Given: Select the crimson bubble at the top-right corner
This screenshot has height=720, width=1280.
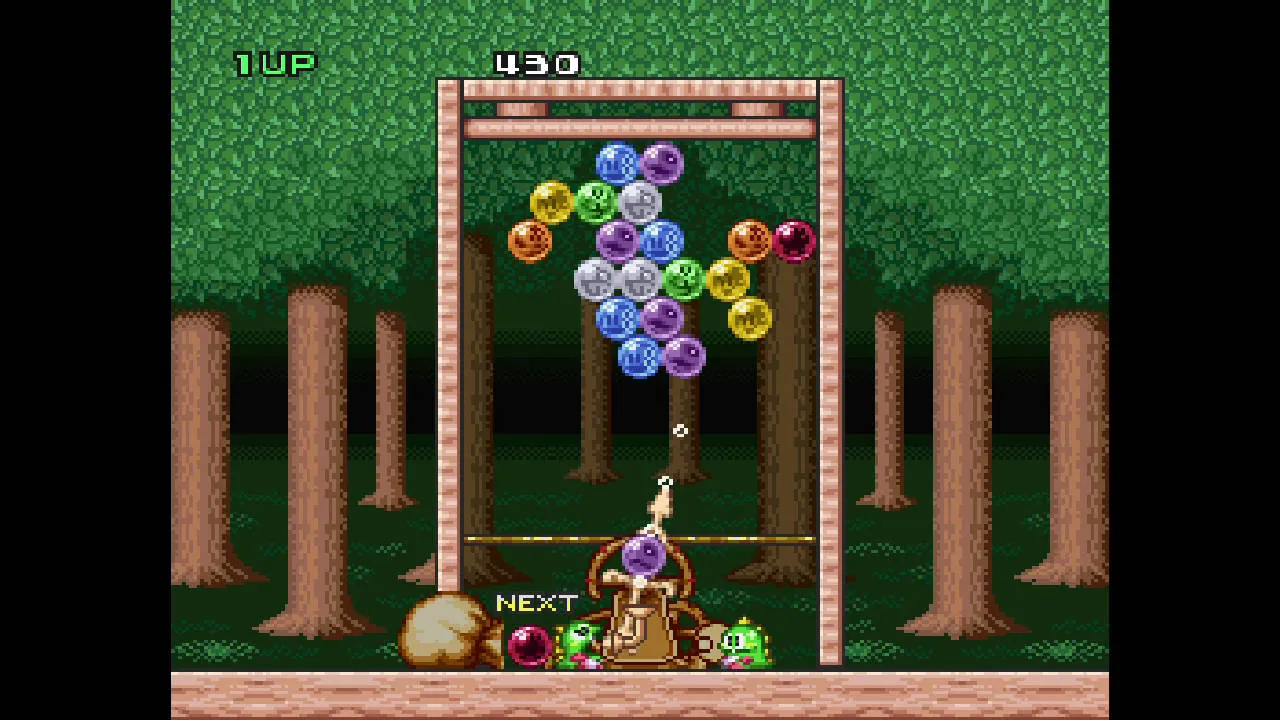Looking at the screenshot, I should [793, 240].
